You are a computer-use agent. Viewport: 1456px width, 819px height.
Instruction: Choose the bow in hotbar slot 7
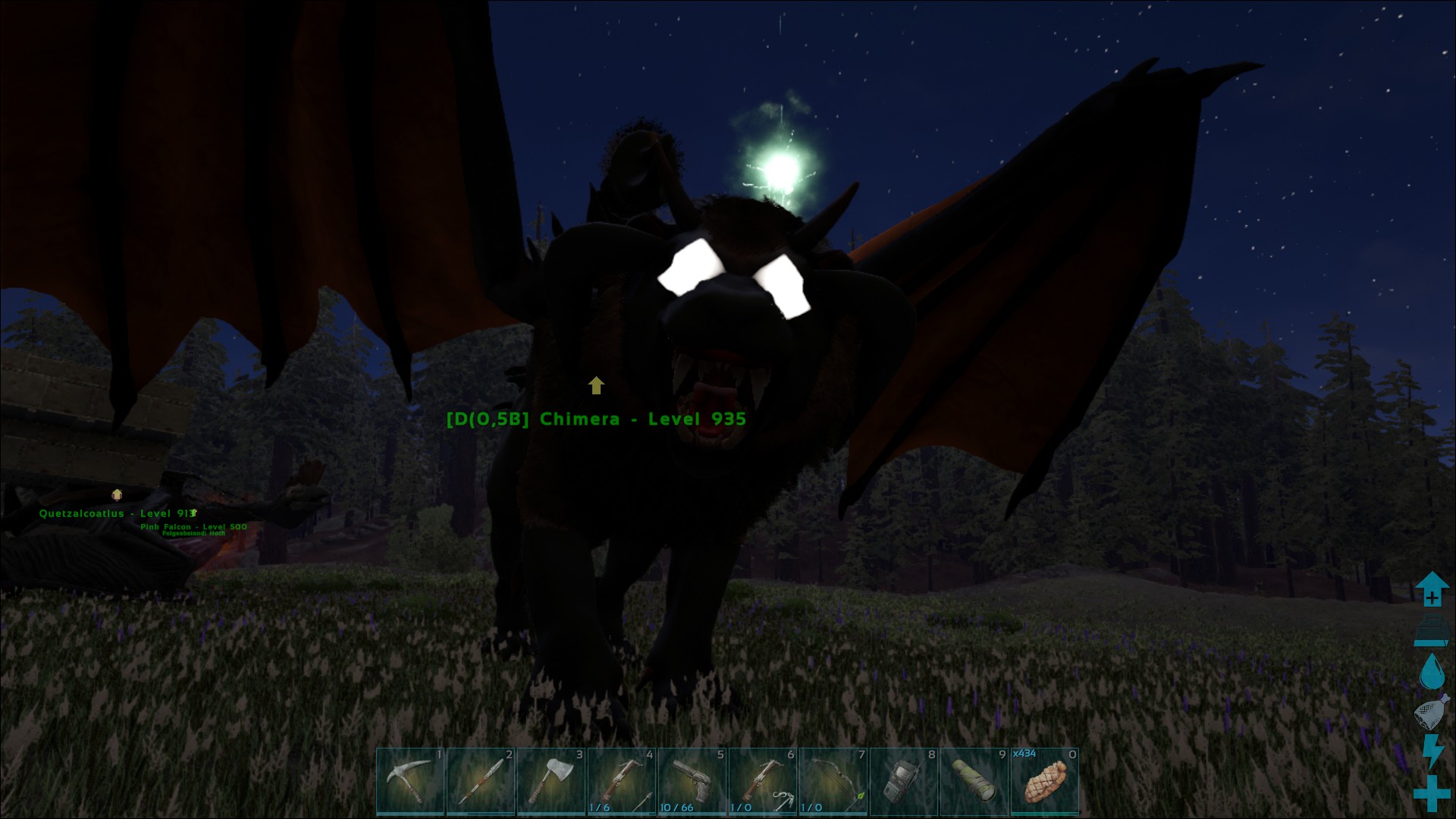tap(833, 781)
